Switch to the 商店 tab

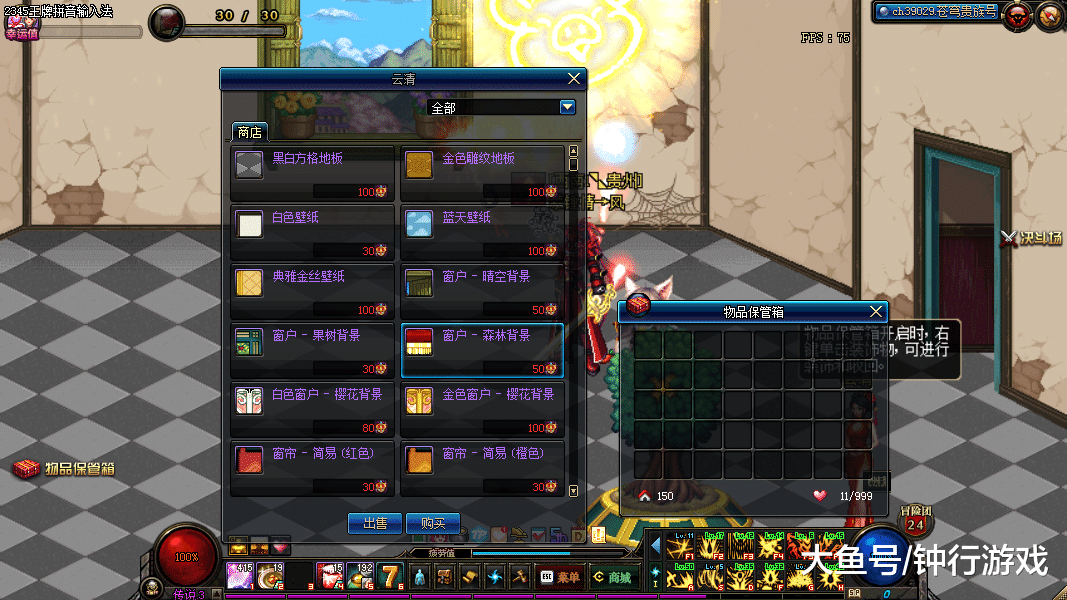[249, 132]
